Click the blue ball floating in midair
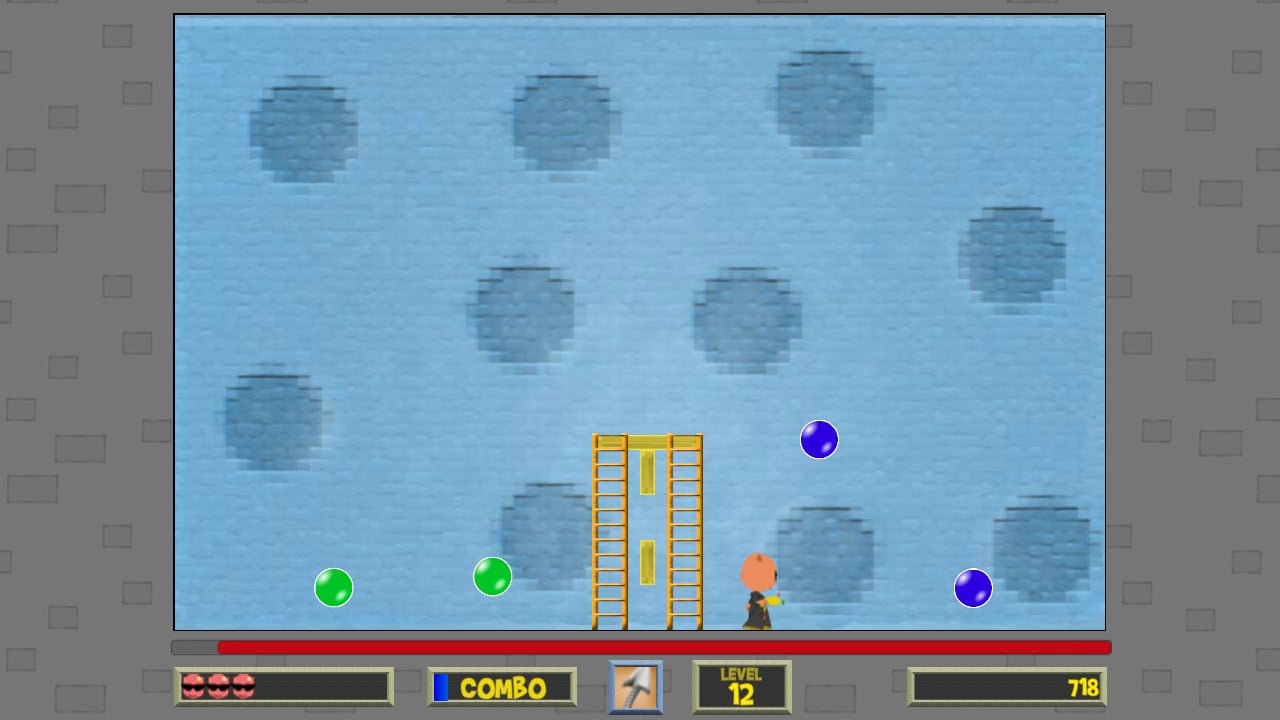This screenshot has width=1280, height=720. point(818,439)
